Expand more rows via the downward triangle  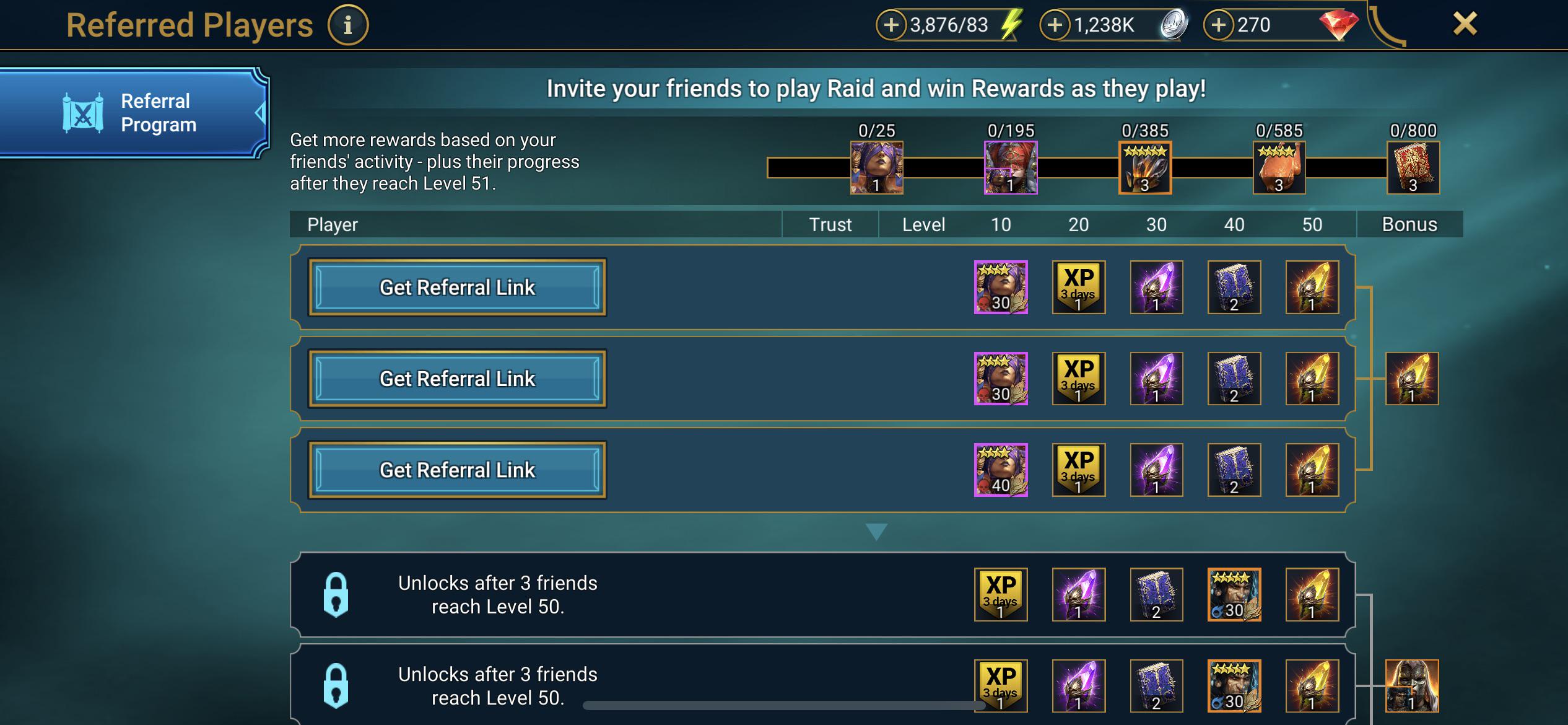876,530
